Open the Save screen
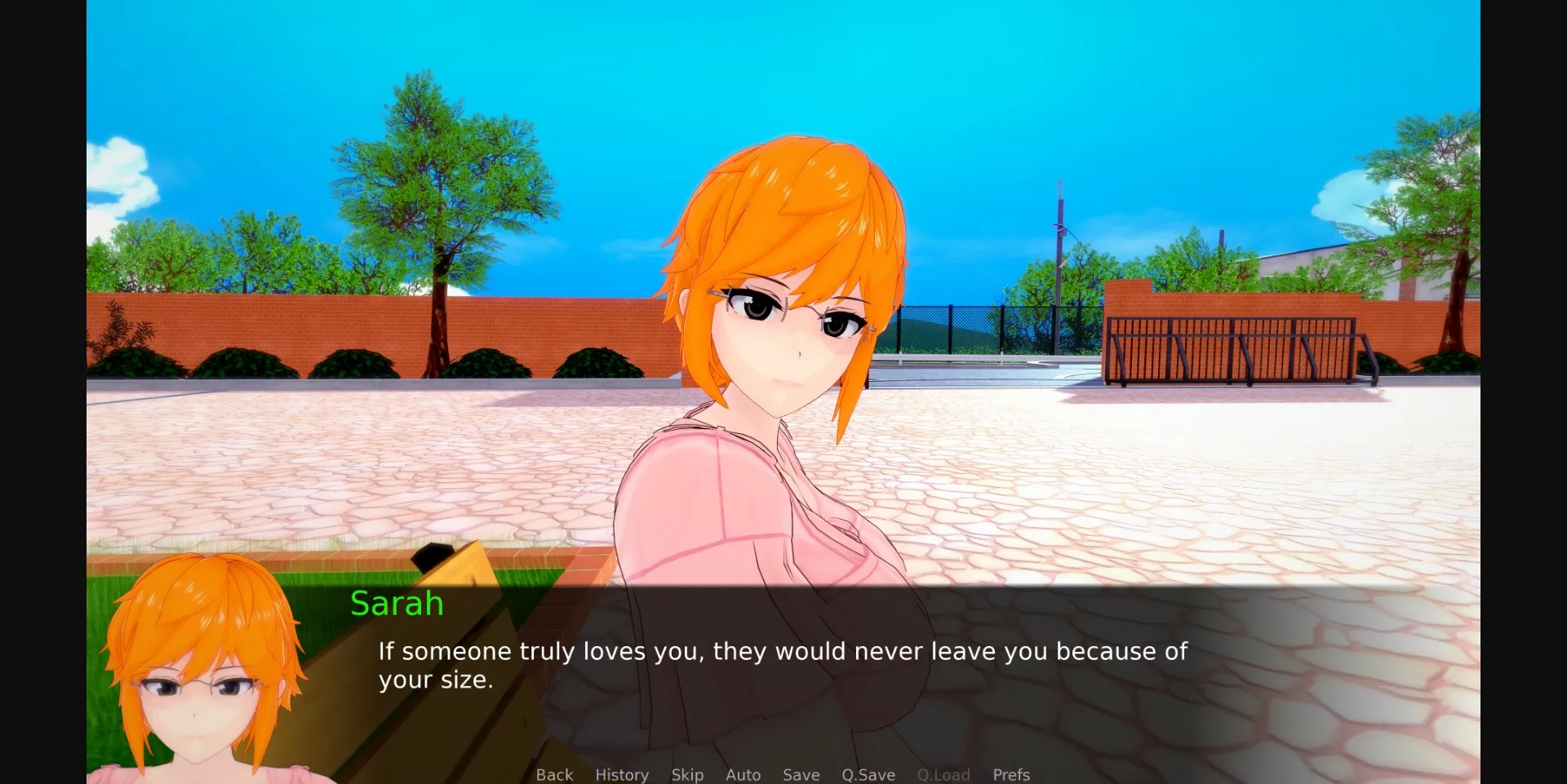The image size is (1567, 784). (800, 774)
